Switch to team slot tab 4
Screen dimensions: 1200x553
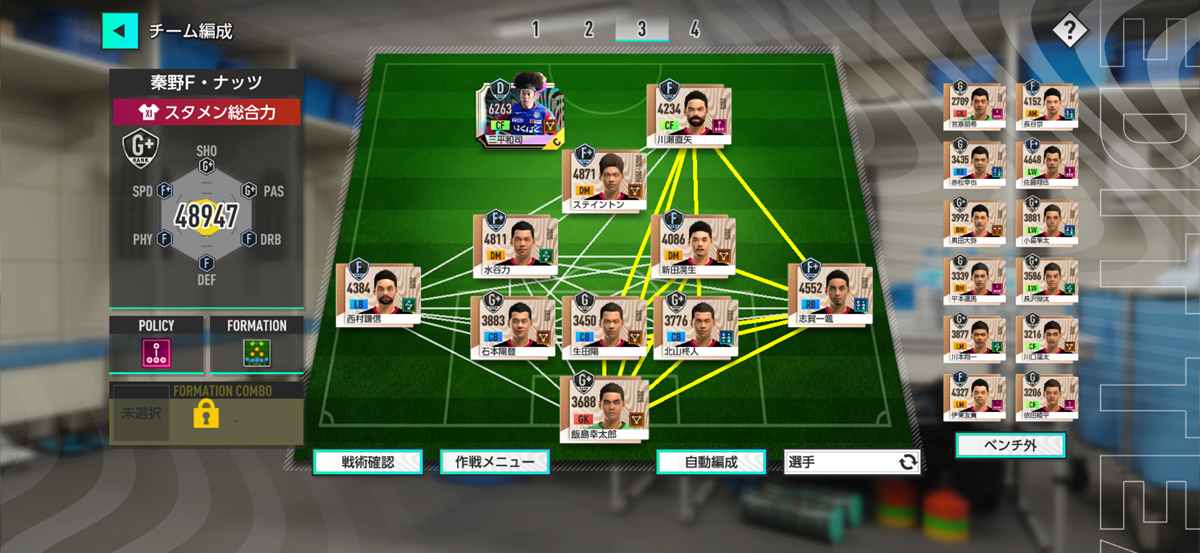[x=694, y=29]
